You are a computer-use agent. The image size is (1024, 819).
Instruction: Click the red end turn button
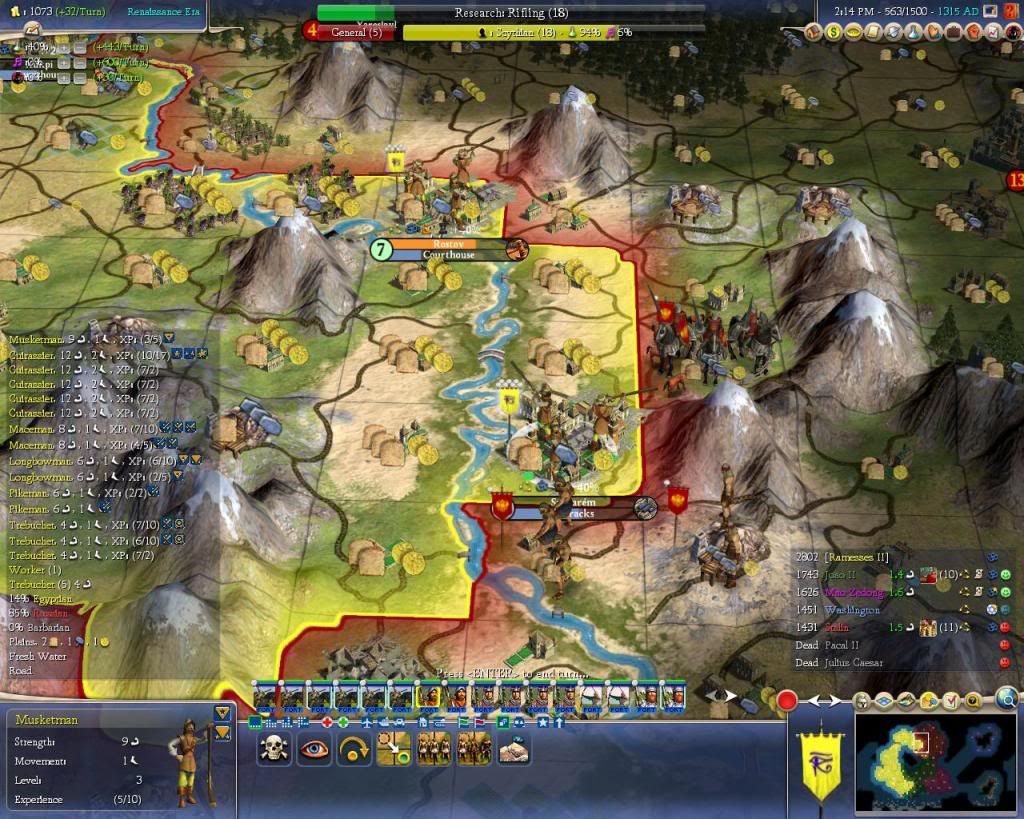[x=787, y=700]
